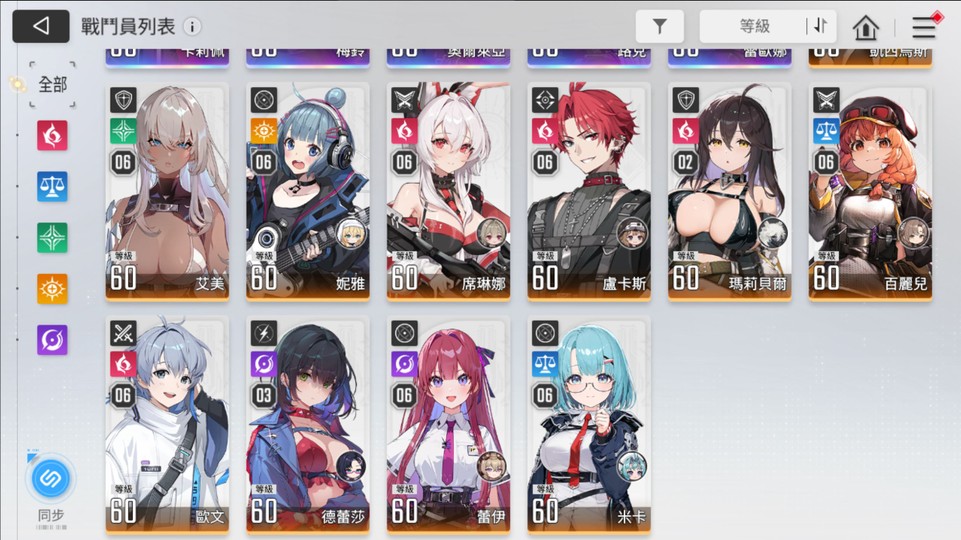
Task: Open the 戰鬥員列表 info tooltip icon
Action: coord(191,27)
